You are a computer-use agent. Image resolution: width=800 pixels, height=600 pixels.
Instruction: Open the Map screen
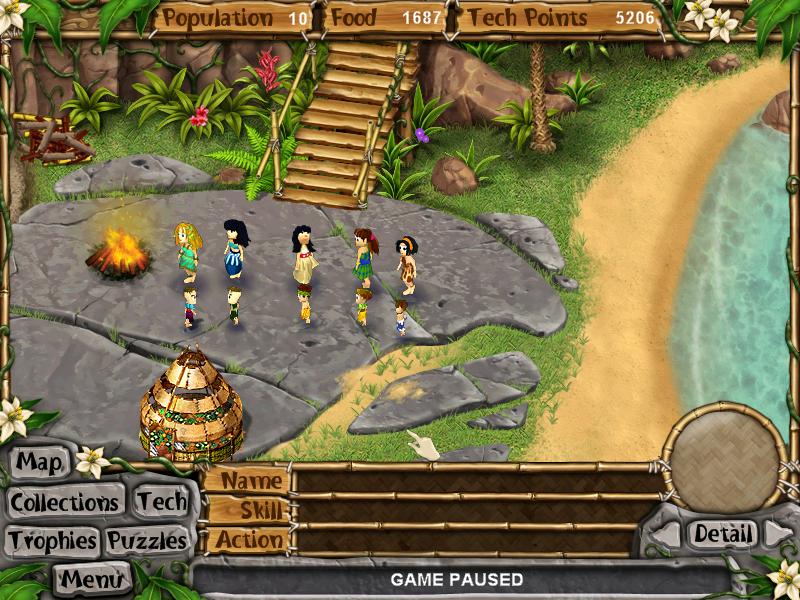tap(40, 463)
